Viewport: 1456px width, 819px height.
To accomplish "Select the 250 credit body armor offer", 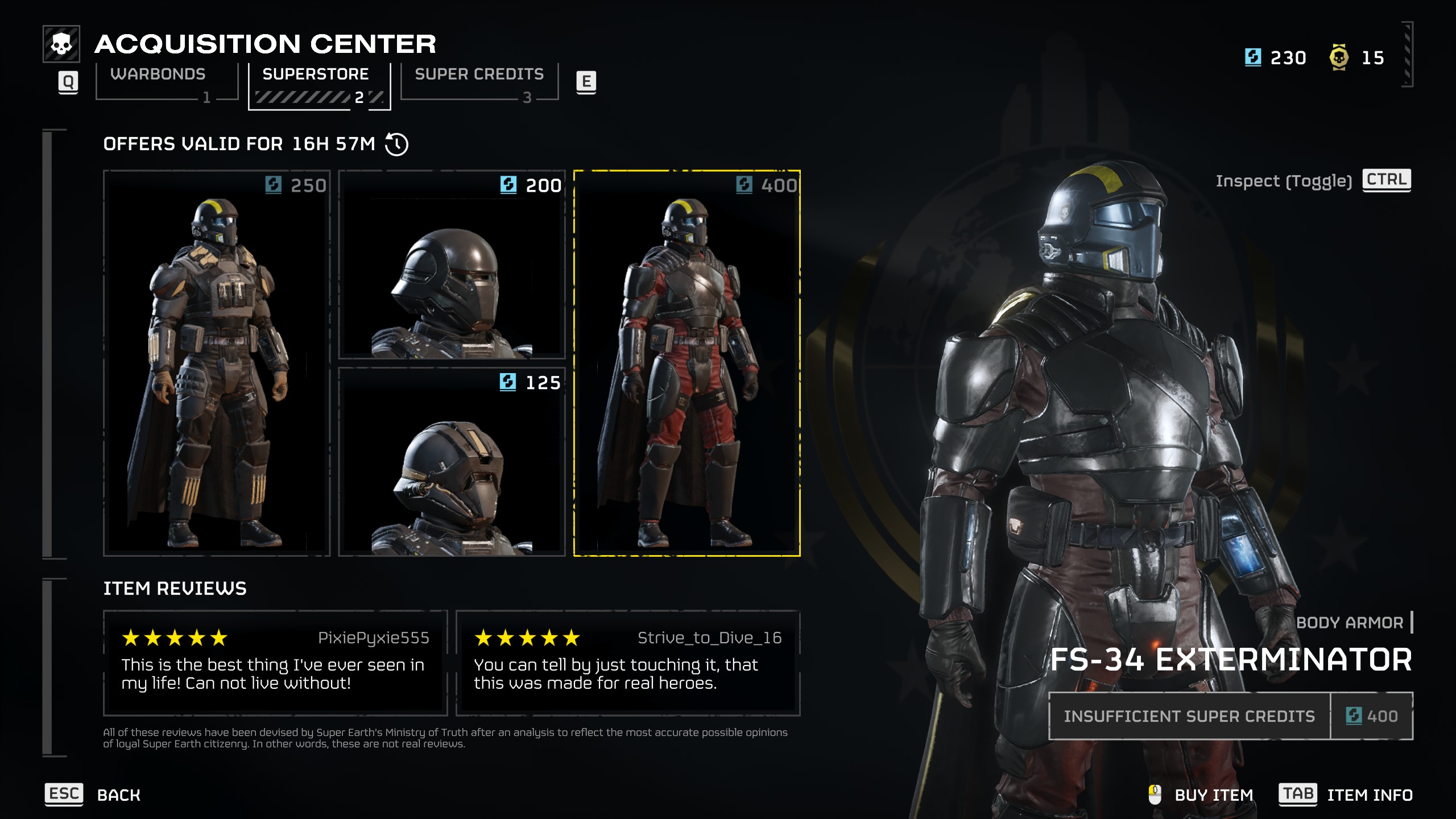I will click(x=217, y=363).
